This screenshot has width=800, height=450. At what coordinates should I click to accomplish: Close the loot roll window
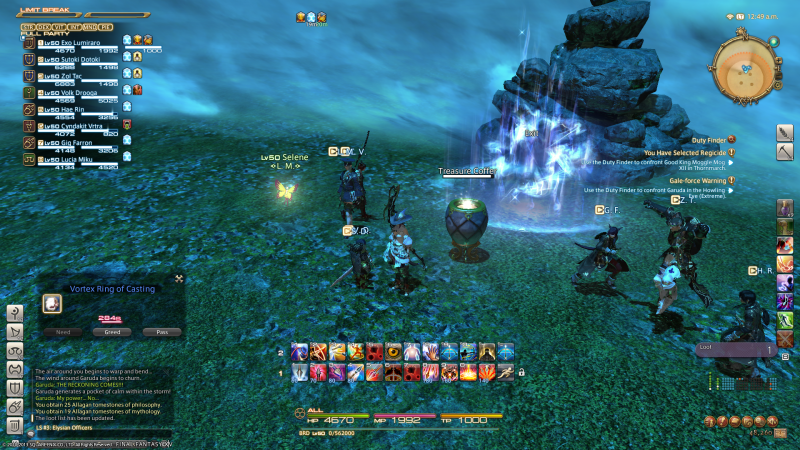pyautogui.click(x=179, y=279)
